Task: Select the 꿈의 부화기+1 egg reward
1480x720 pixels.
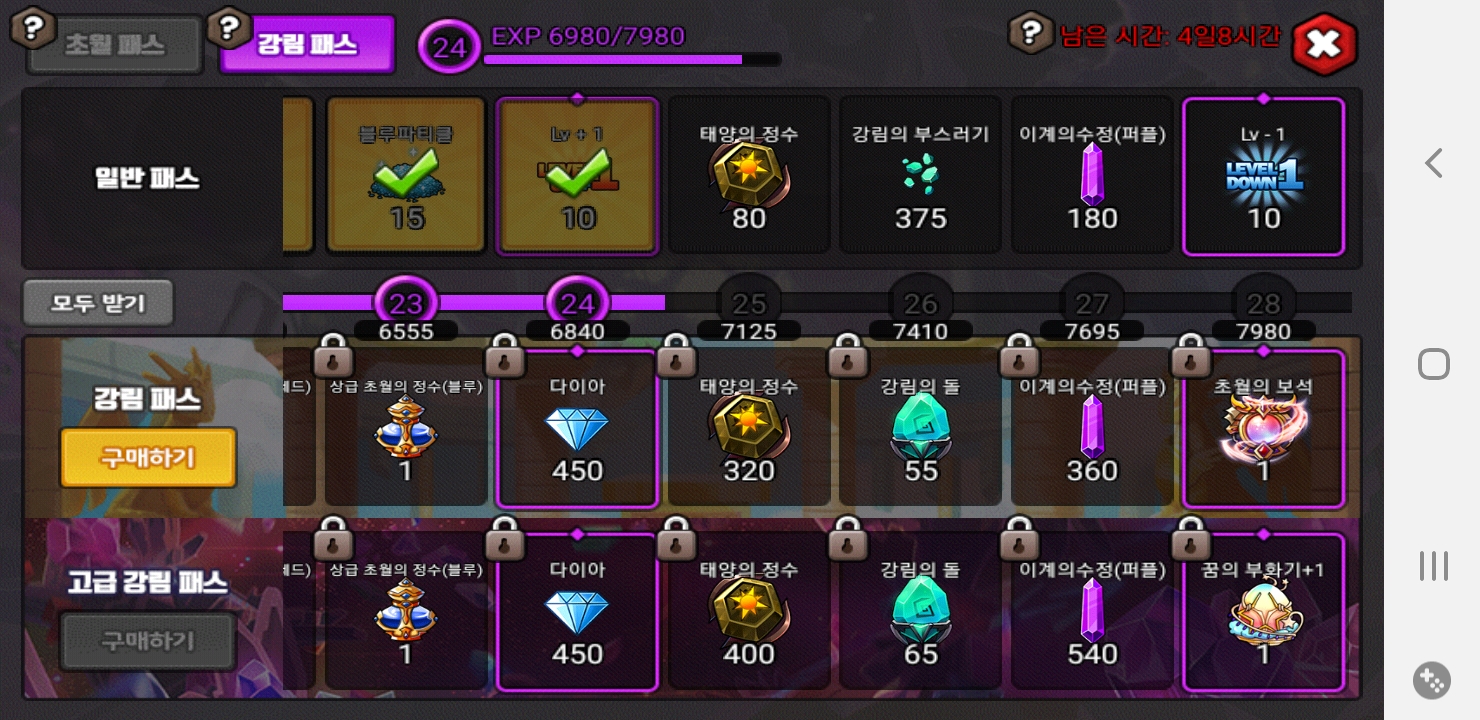Action: click(1263, 612)
